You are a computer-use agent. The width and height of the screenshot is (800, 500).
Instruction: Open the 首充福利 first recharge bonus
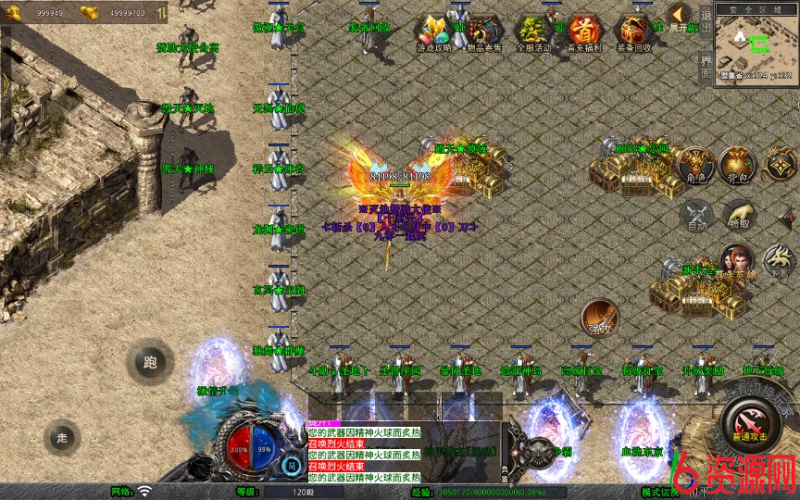[584, 32]
